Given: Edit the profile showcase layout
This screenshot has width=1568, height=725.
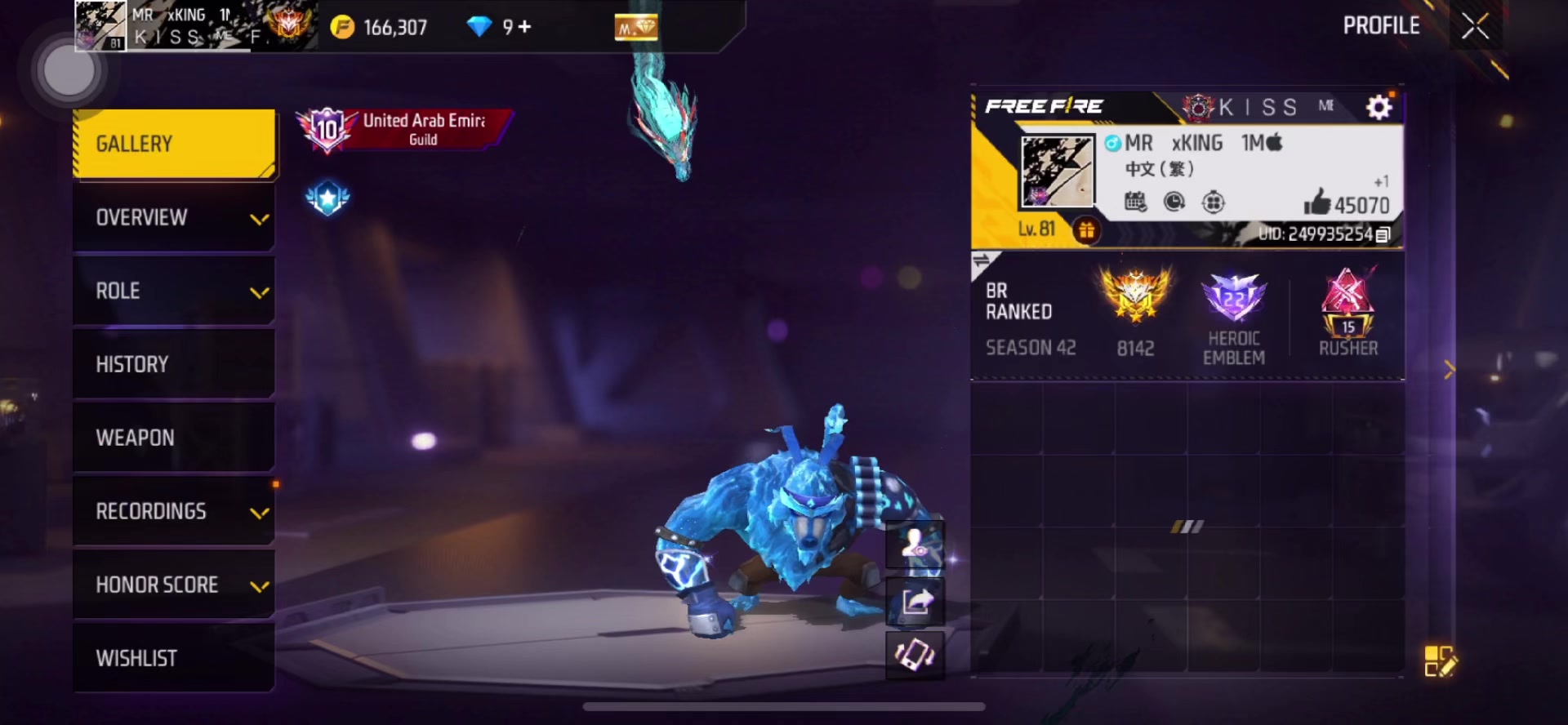Looking at the screenshot, I should 1439,661.
